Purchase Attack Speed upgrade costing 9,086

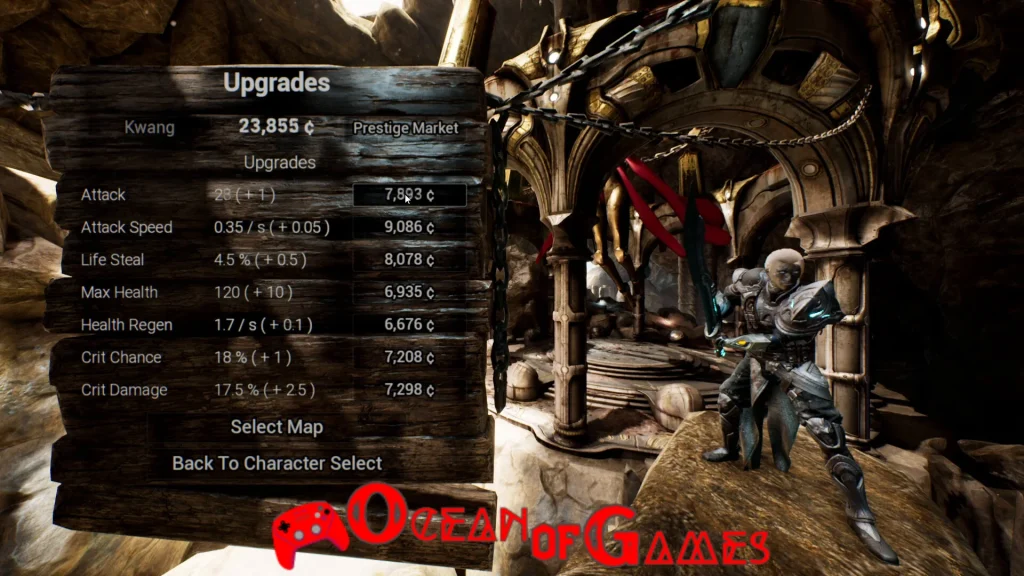click(410, 228)
